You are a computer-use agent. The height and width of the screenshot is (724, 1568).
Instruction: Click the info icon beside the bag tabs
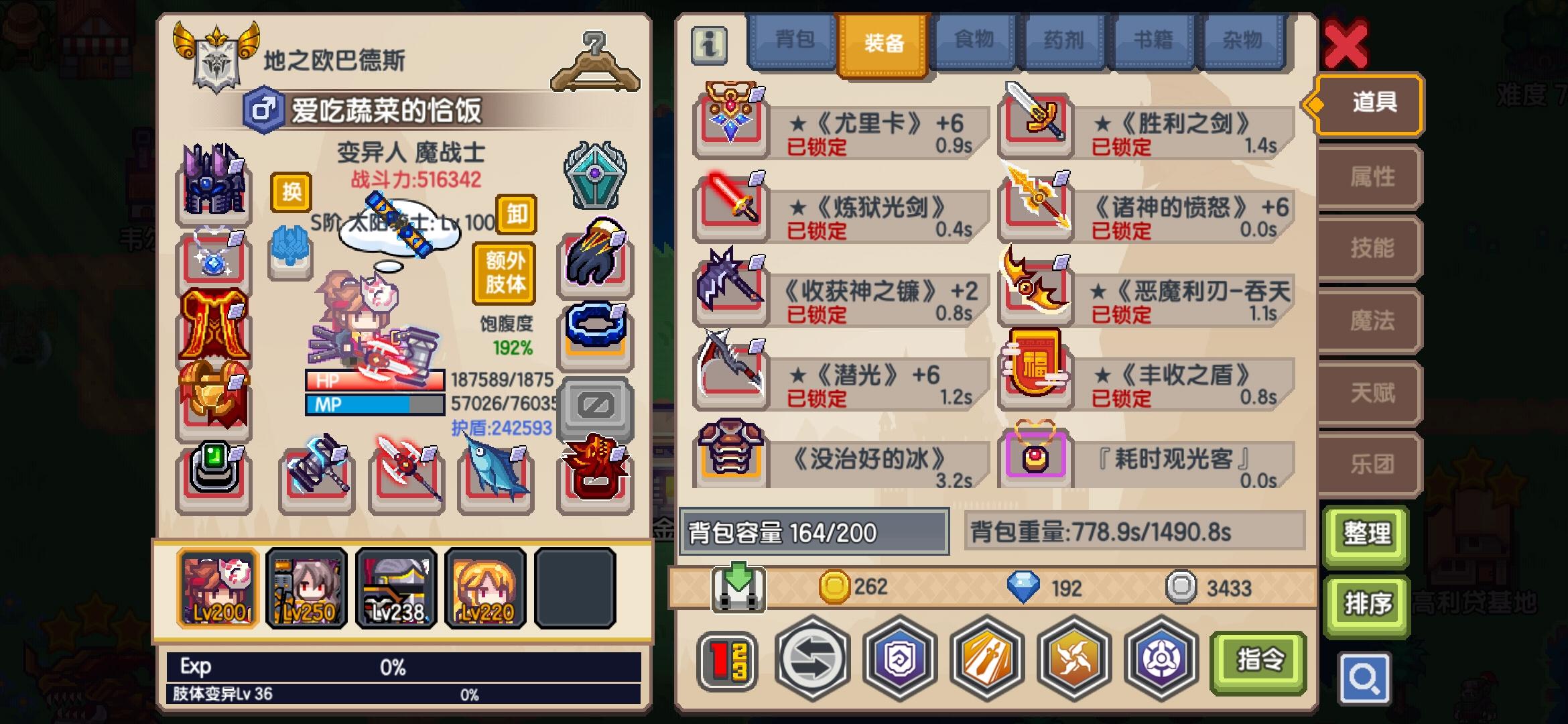[x=710, y=46]
